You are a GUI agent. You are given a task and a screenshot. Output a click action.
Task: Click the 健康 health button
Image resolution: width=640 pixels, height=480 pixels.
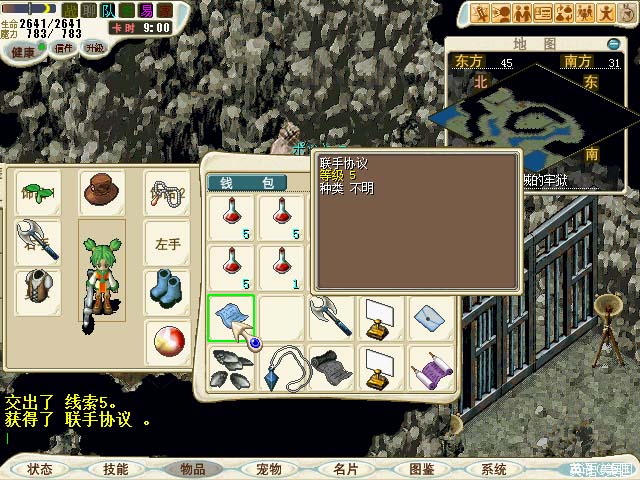(21, 49)
